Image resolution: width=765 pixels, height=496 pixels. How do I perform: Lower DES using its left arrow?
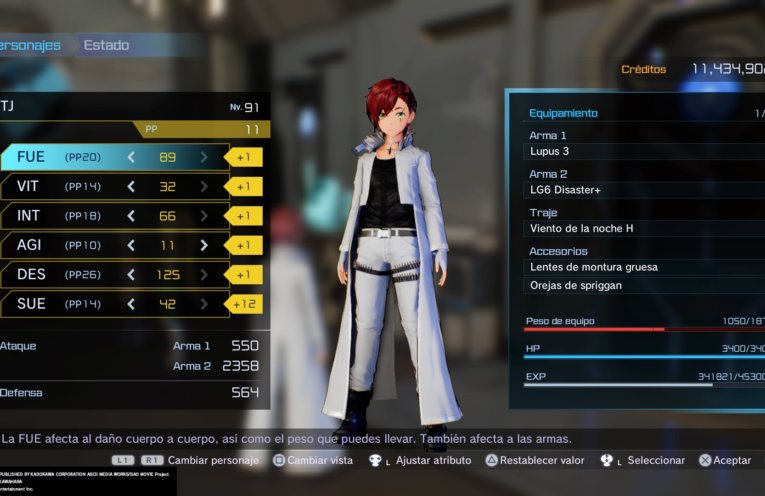point(130,274)
